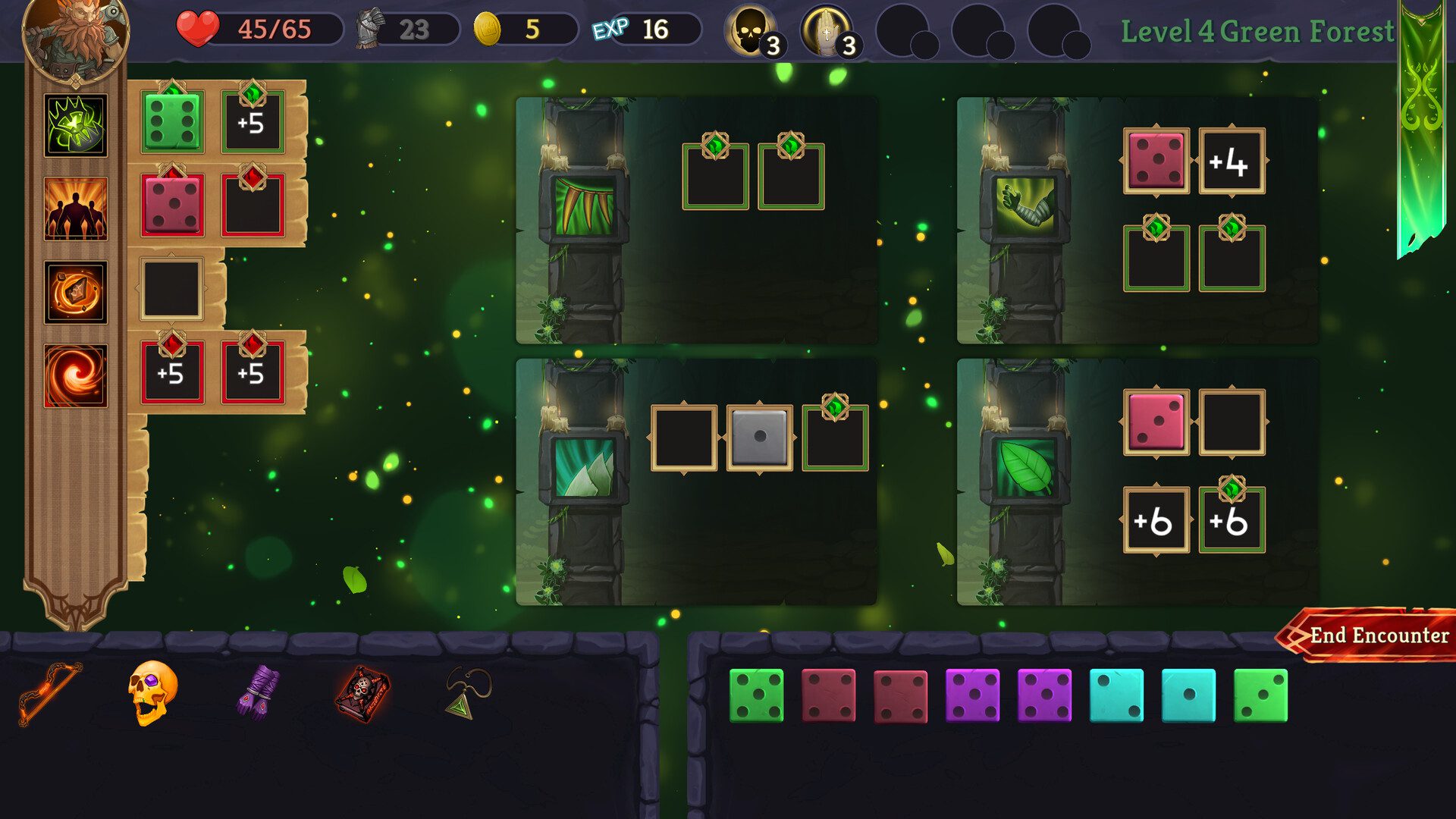Click the empty +6 green gem slot
This screenshot has width=1456, height=819.
[1232, 519]
